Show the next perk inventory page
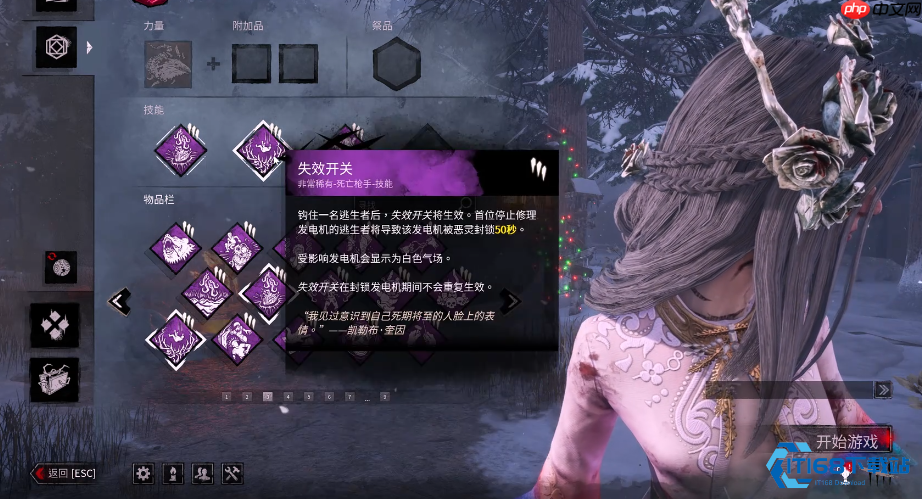 [x=511, y=300]
